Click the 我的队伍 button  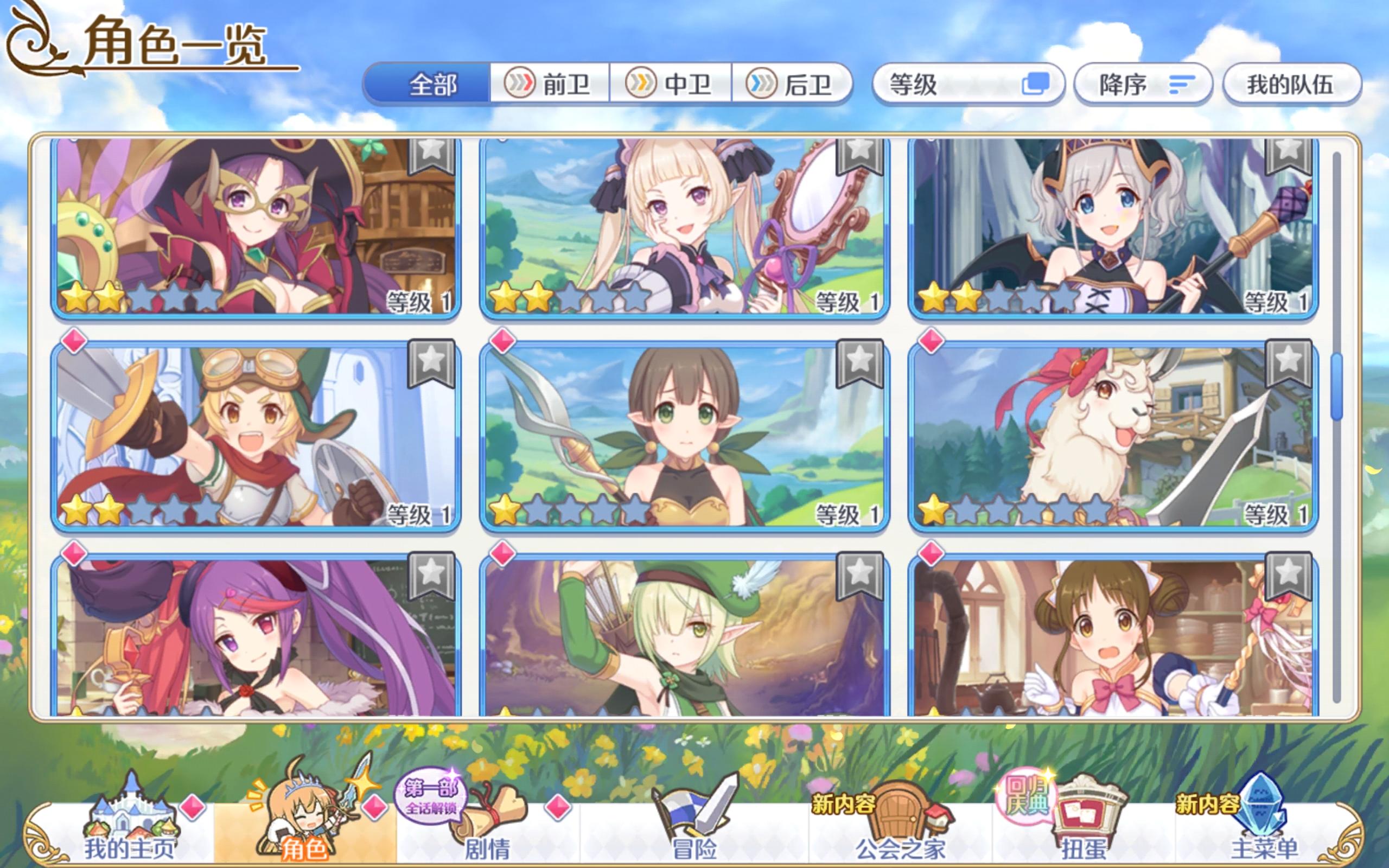click(x=1292, y=84)
